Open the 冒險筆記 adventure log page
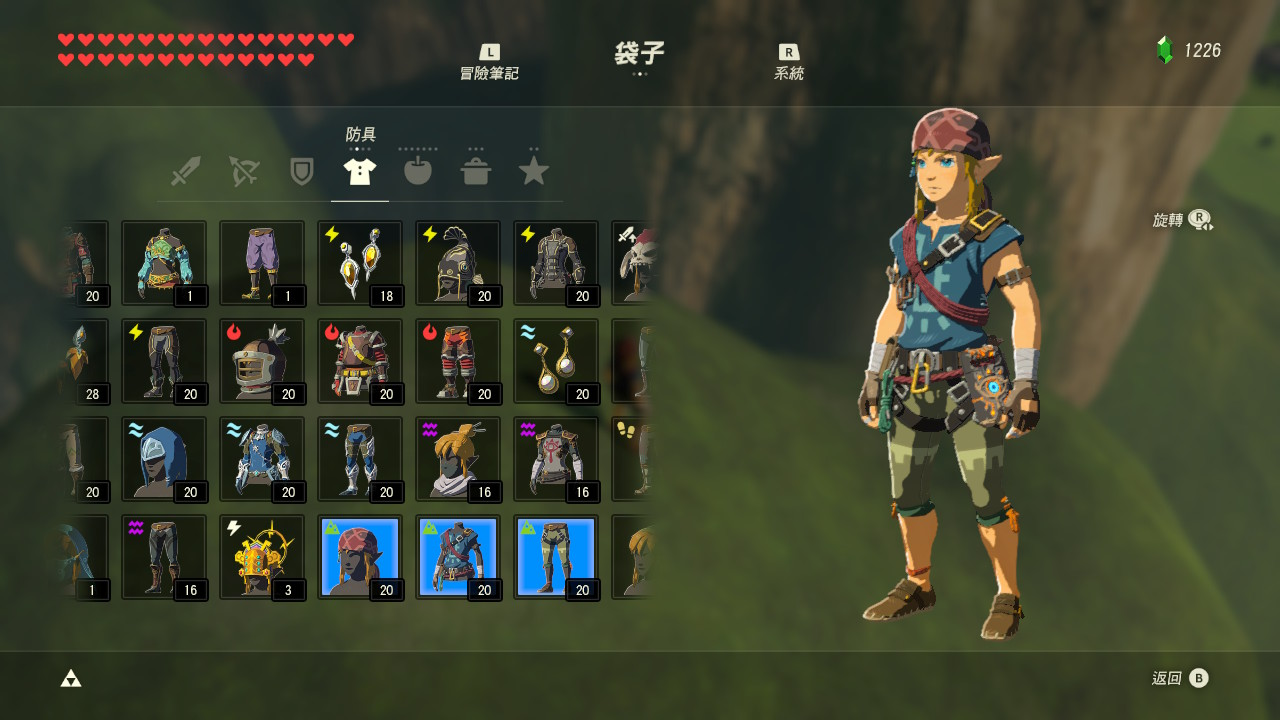Image resolution: width=1280 pixels, height=720 pixels. [489, 62]
